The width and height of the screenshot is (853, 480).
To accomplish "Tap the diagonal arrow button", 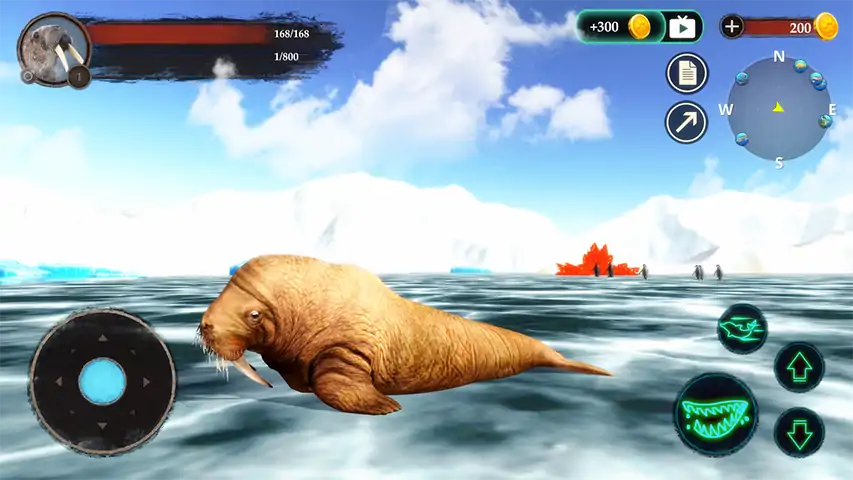I will click(x=687, y=122).
